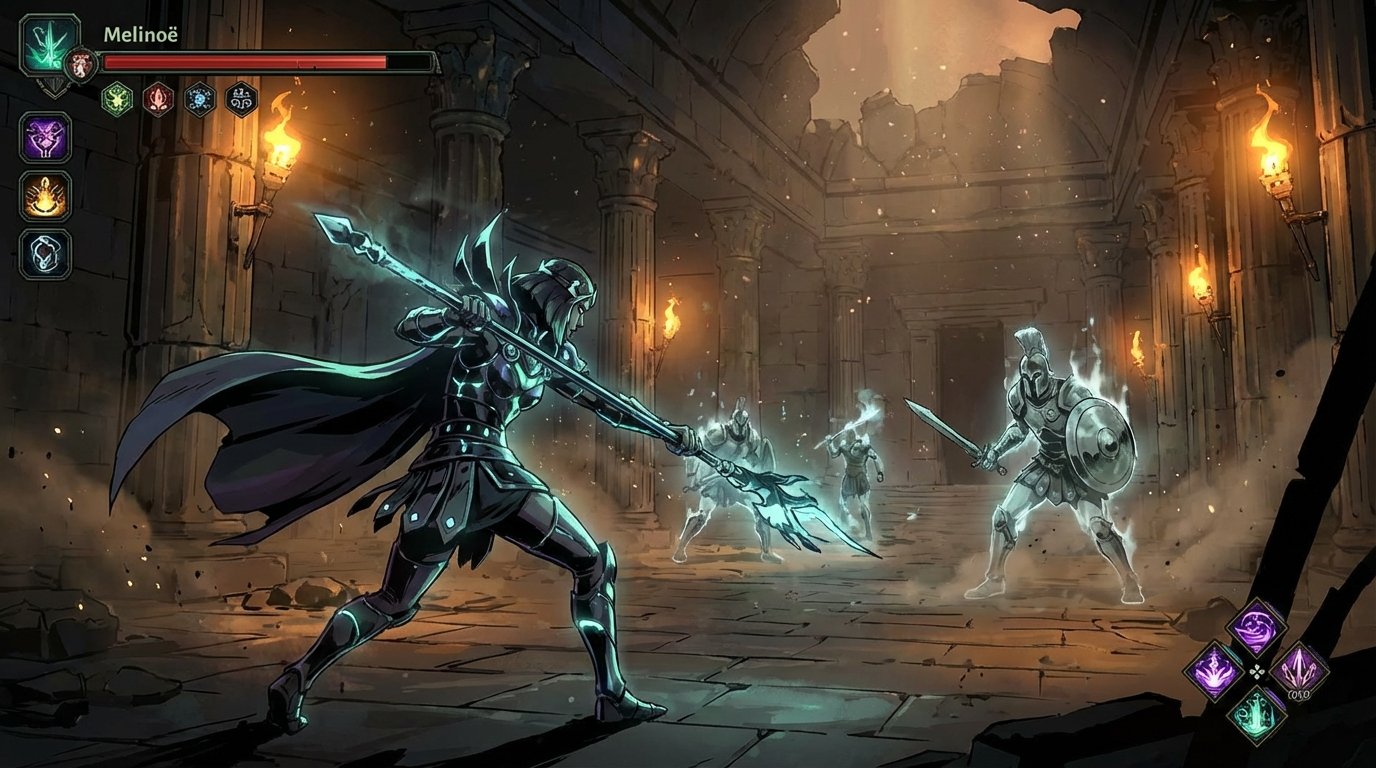Open the crystal diamond labeled COSO

tap(1298, 669)
